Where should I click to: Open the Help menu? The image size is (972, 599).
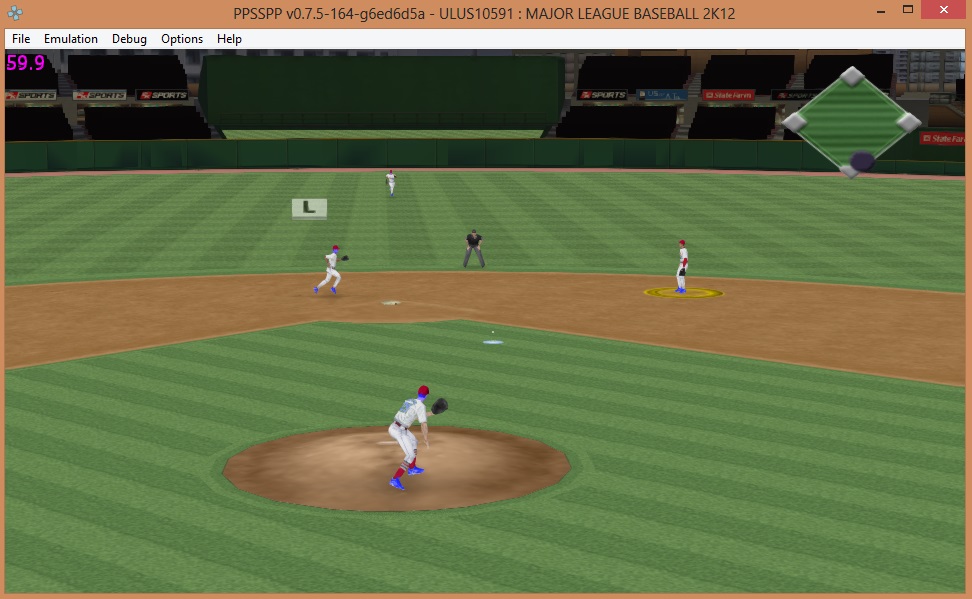point(229,39)
